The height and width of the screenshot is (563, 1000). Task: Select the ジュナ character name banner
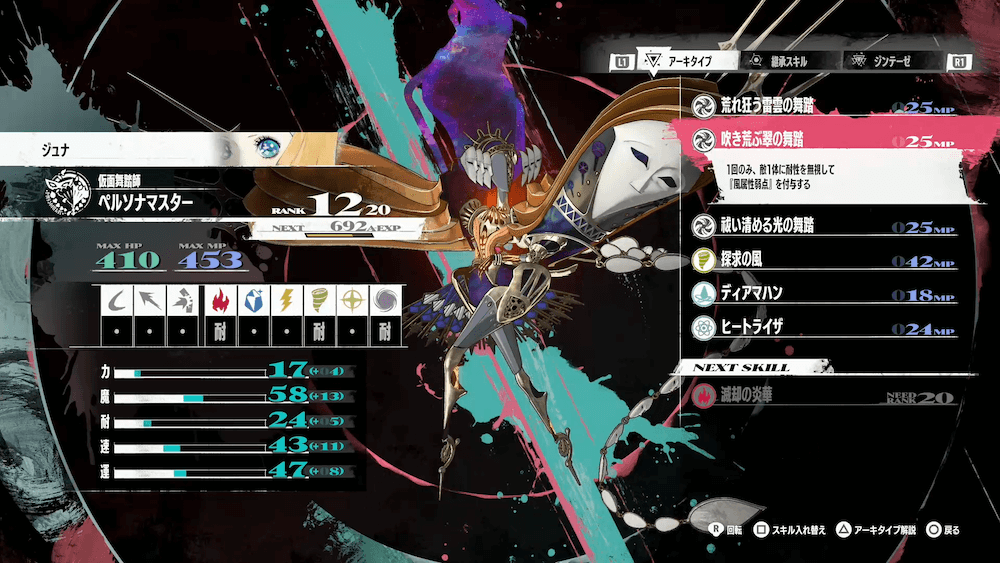pos(110,149)
